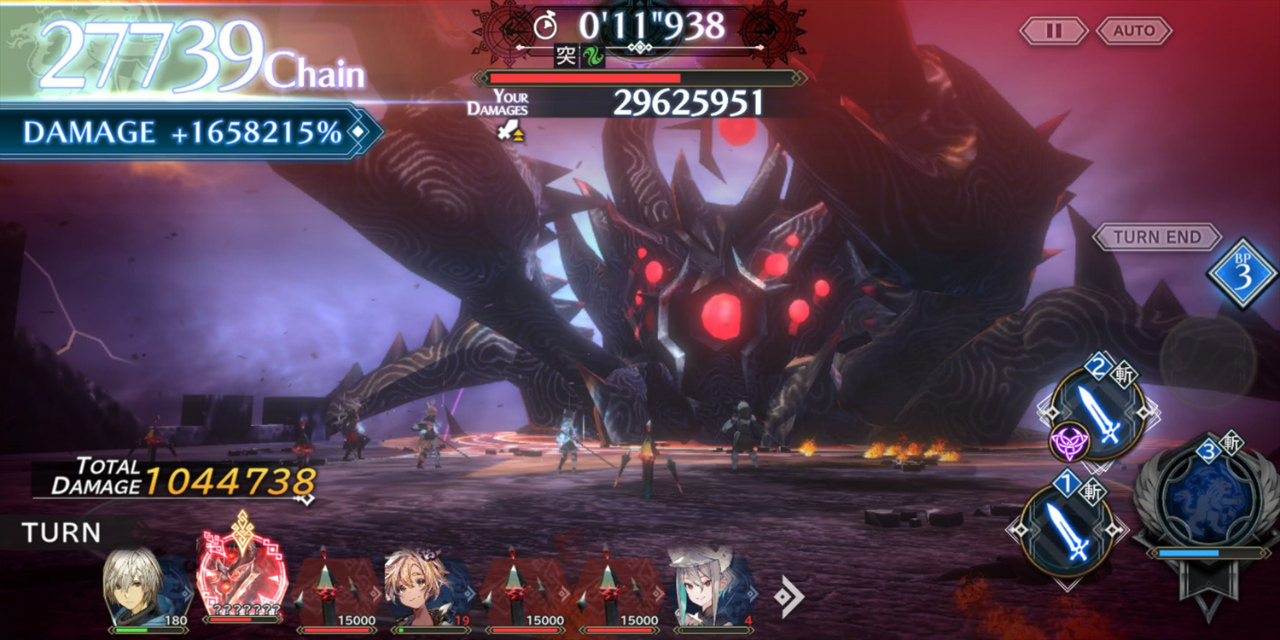Select the white-haired girl's turn portrait
The image size is (1280, 640).
[x=712, y=590]
